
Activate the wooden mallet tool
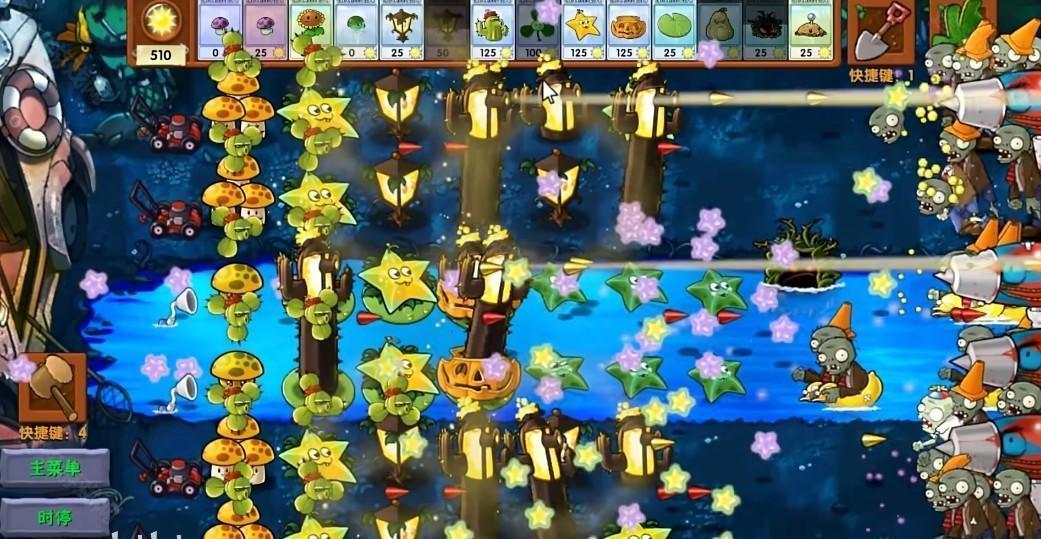51,386
